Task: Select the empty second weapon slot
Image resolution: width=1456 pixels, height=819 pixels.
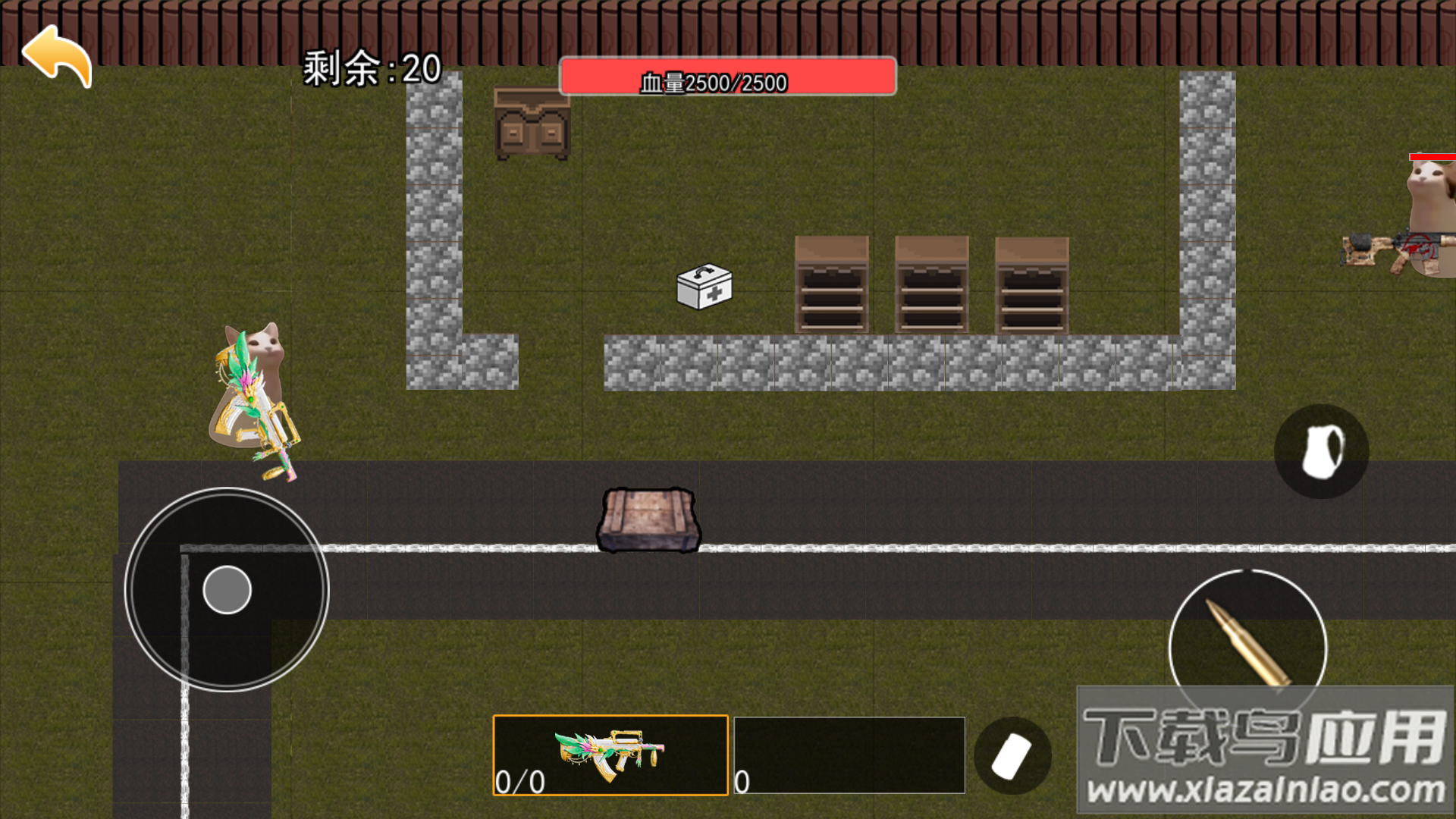Action: (x=849, y=755)
